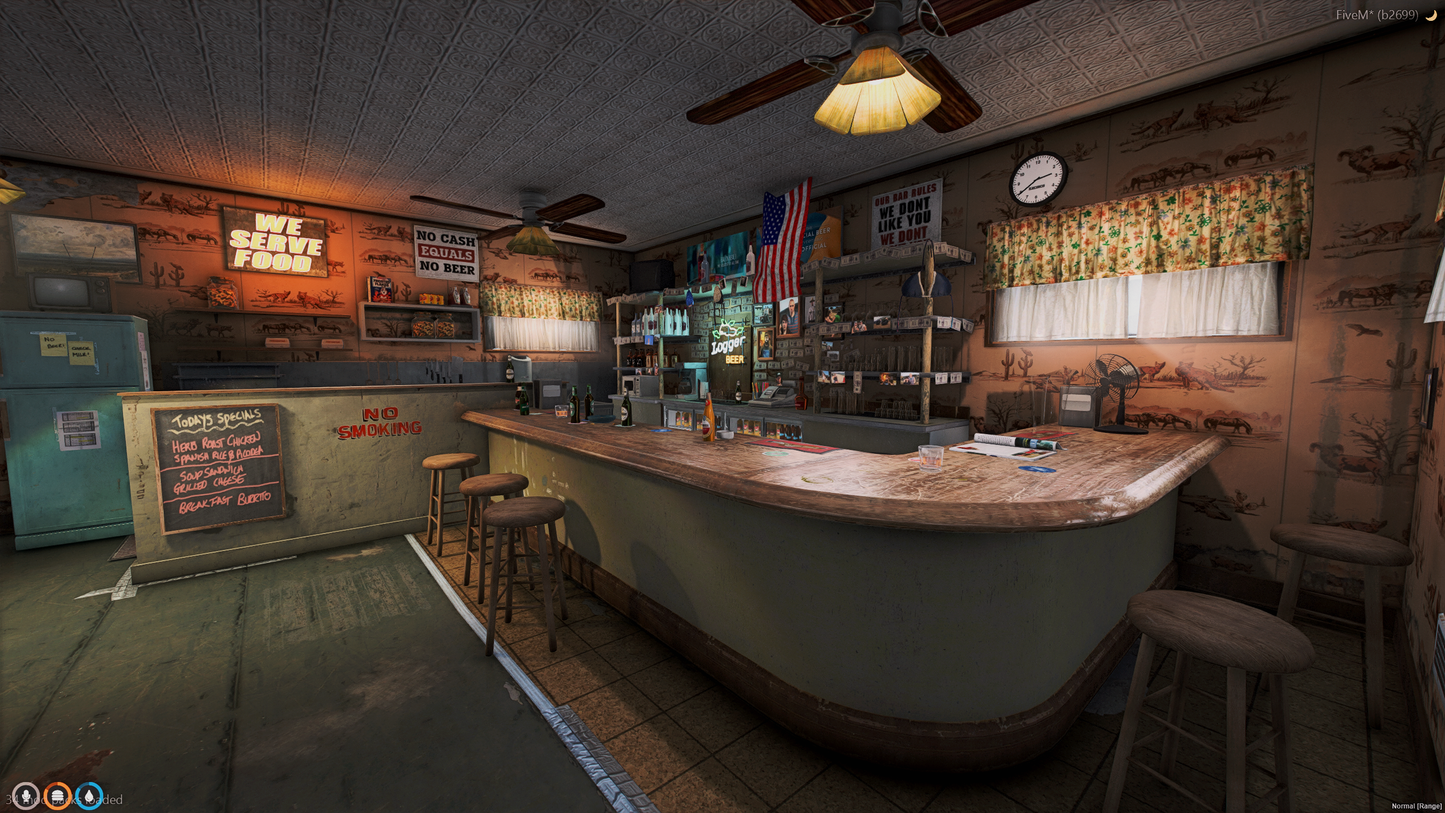Click the water drop thirst icon
The image size is (1445, 813).
coord(89,796)
